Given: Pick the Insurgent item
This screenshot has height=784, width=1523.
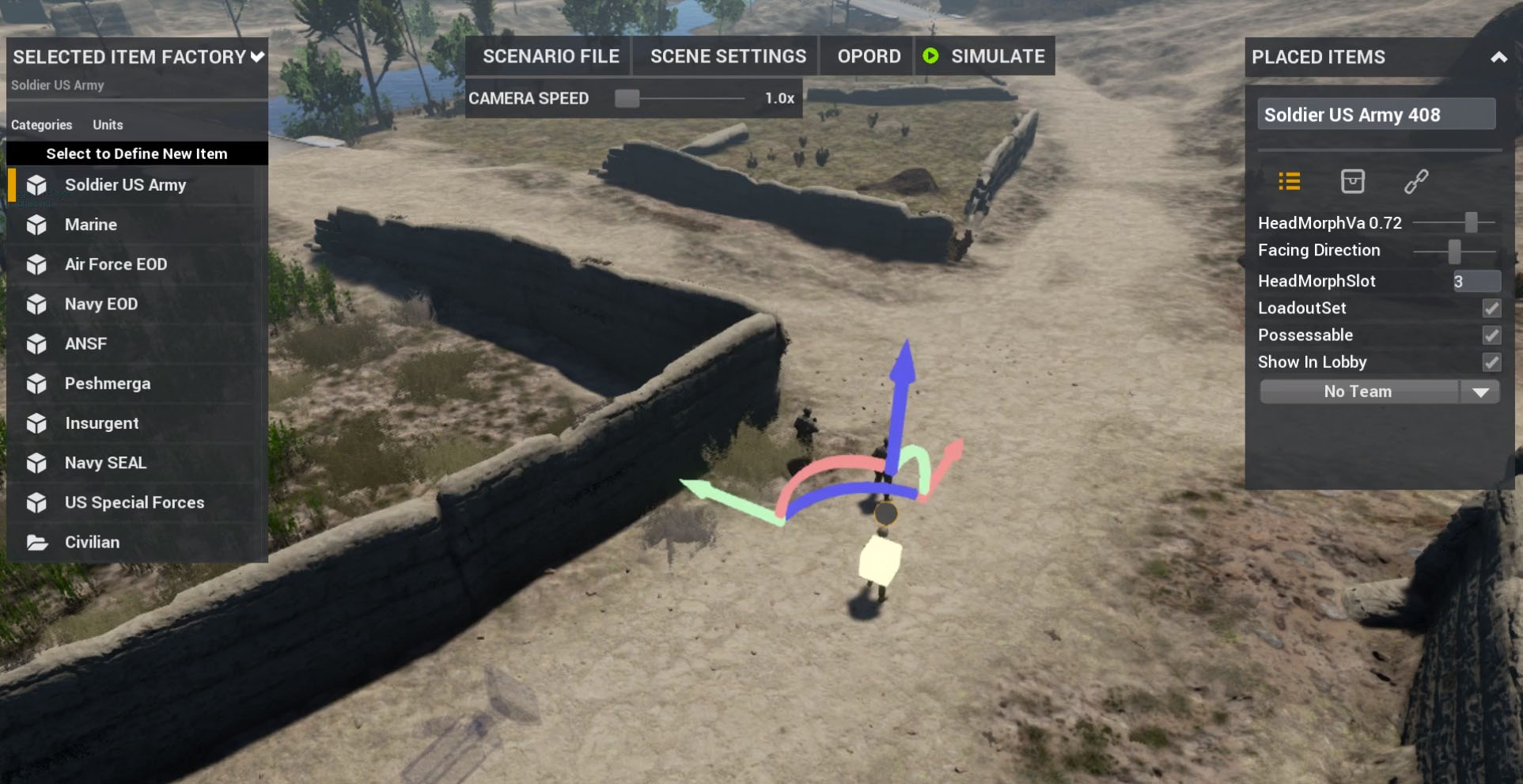Looking at the screenshot, I should tap(101, 423).
